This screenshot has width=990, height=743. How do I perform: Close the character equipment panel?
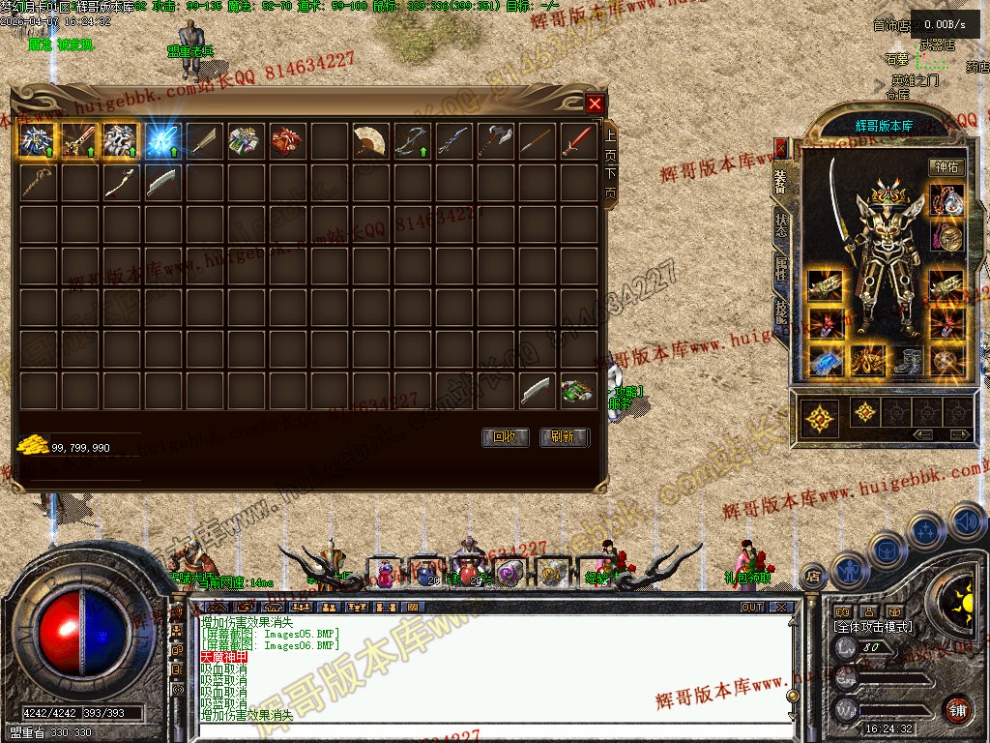(781, 148)
